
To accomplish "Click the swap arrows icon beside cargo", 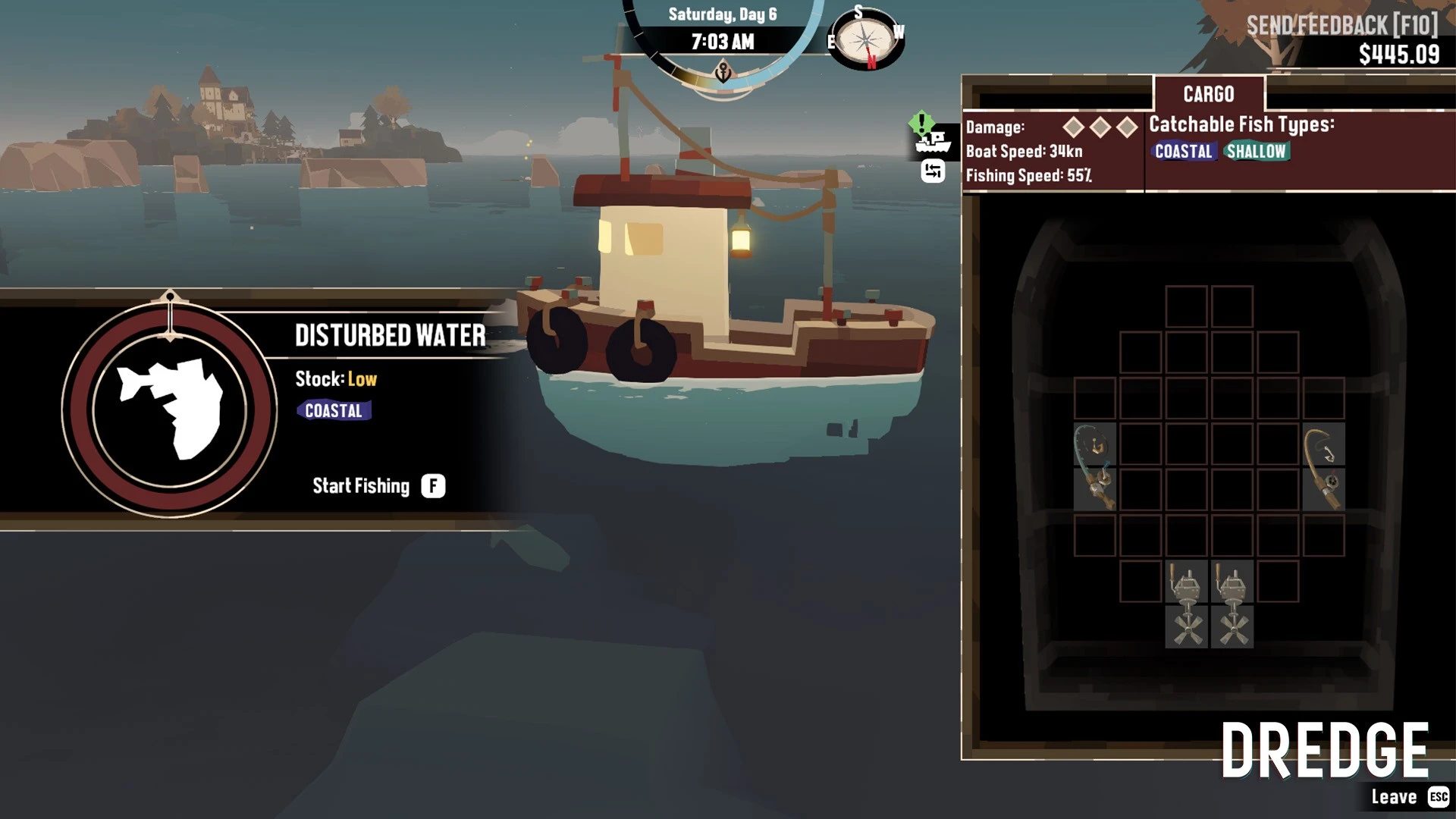I will click(933, 172).
